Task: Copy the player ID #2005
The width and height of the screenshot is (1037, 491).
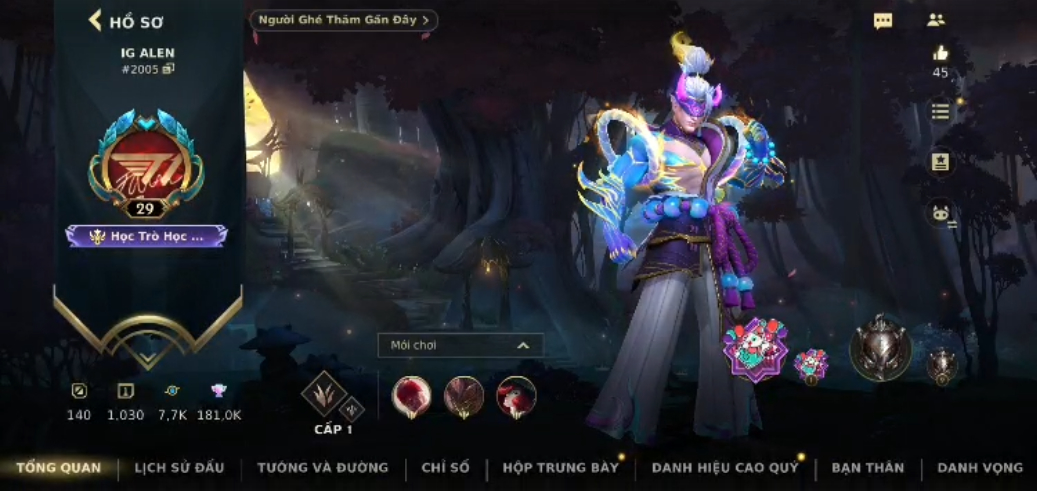Action: (x=169, y=69)
